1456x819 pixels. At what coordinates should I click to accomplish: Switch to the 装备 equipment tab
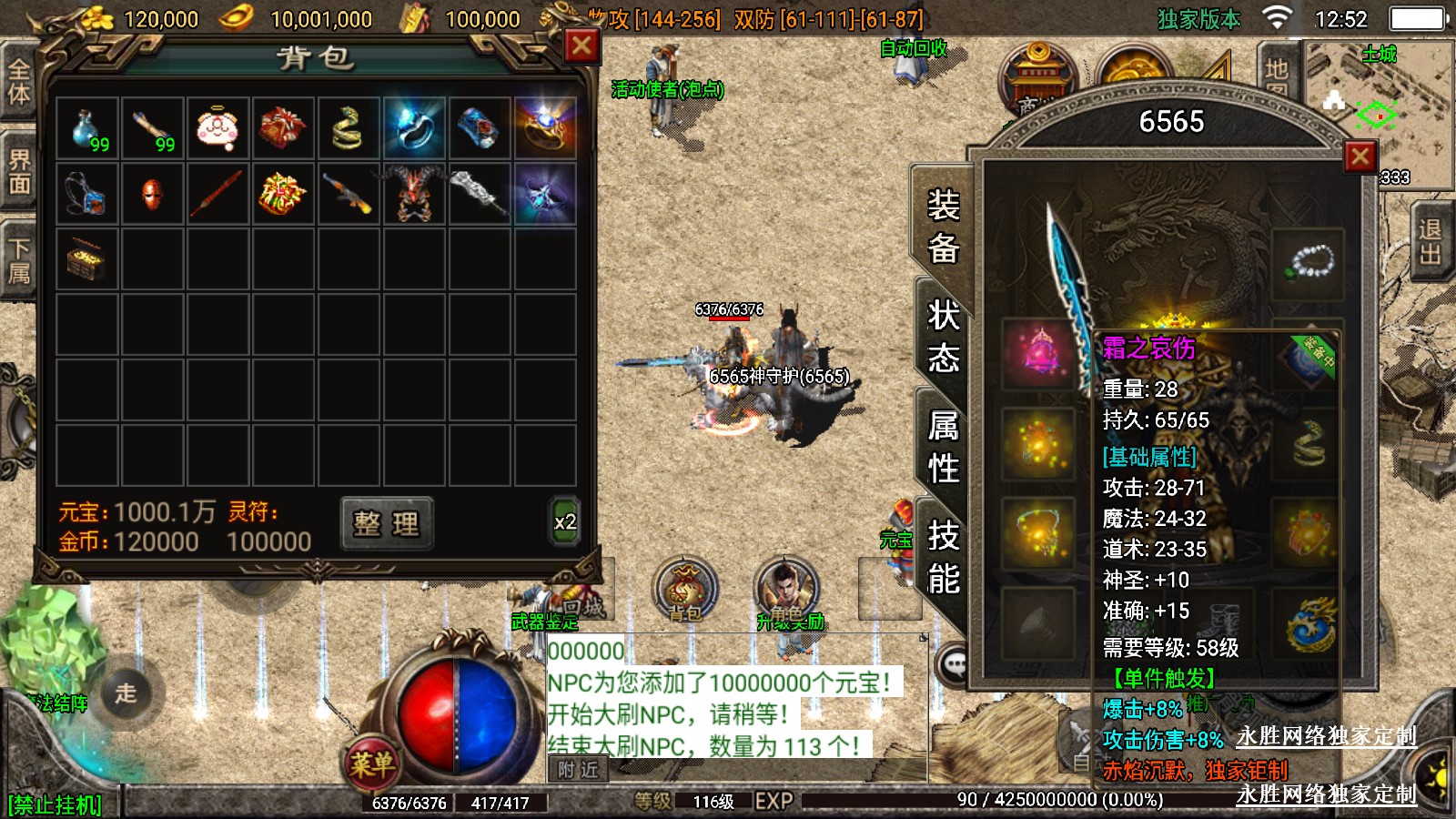(x=944, y=225)
